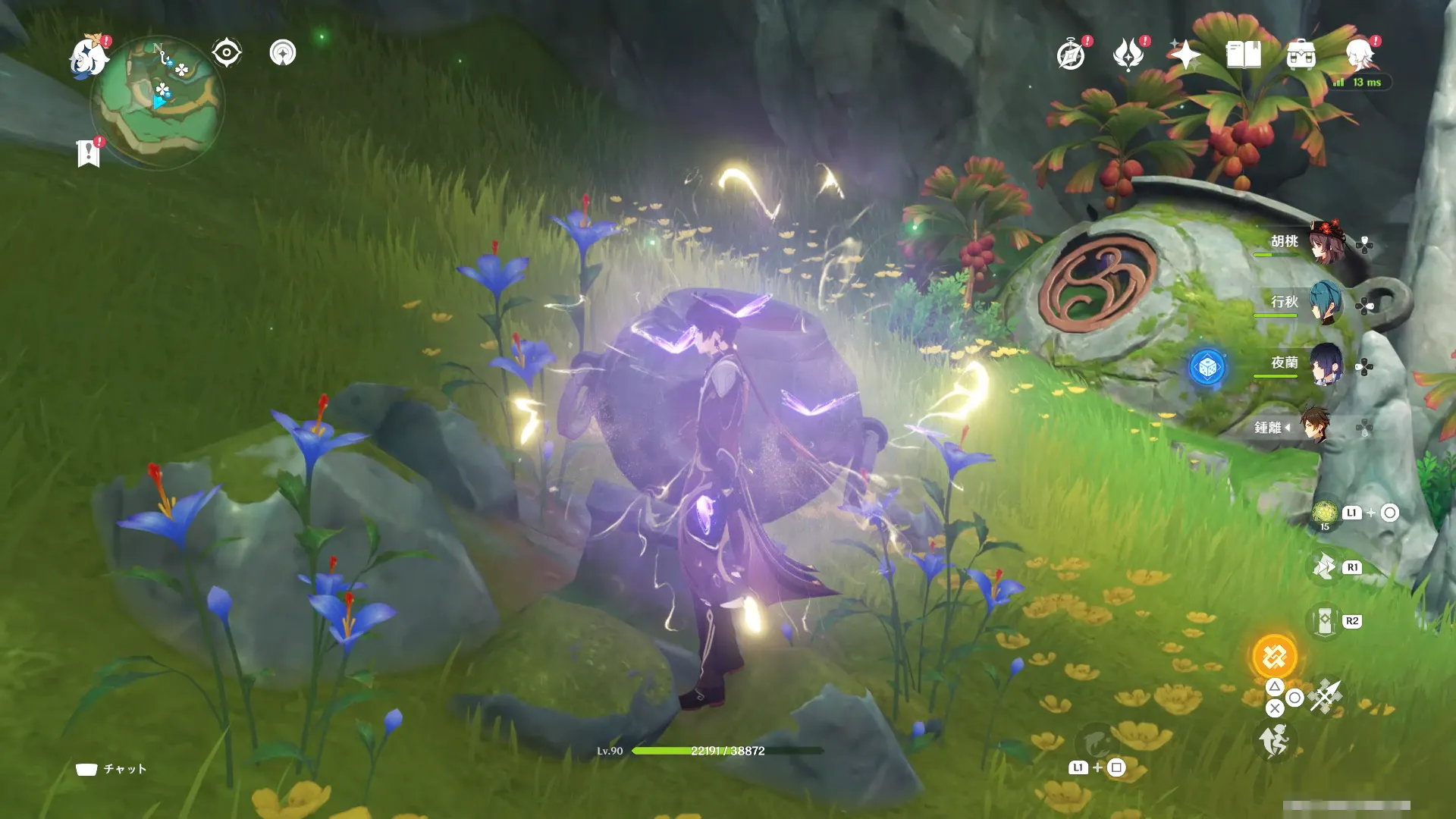
Task: Open the compass events icon
Action: pyautogui.click(x=1071, y=55)
